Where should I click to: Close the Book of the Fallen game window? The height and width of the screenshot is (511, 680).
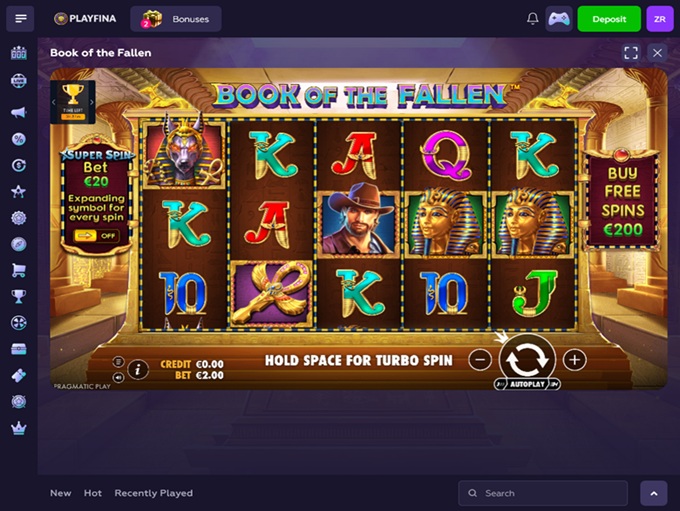(x=657, y=52)
